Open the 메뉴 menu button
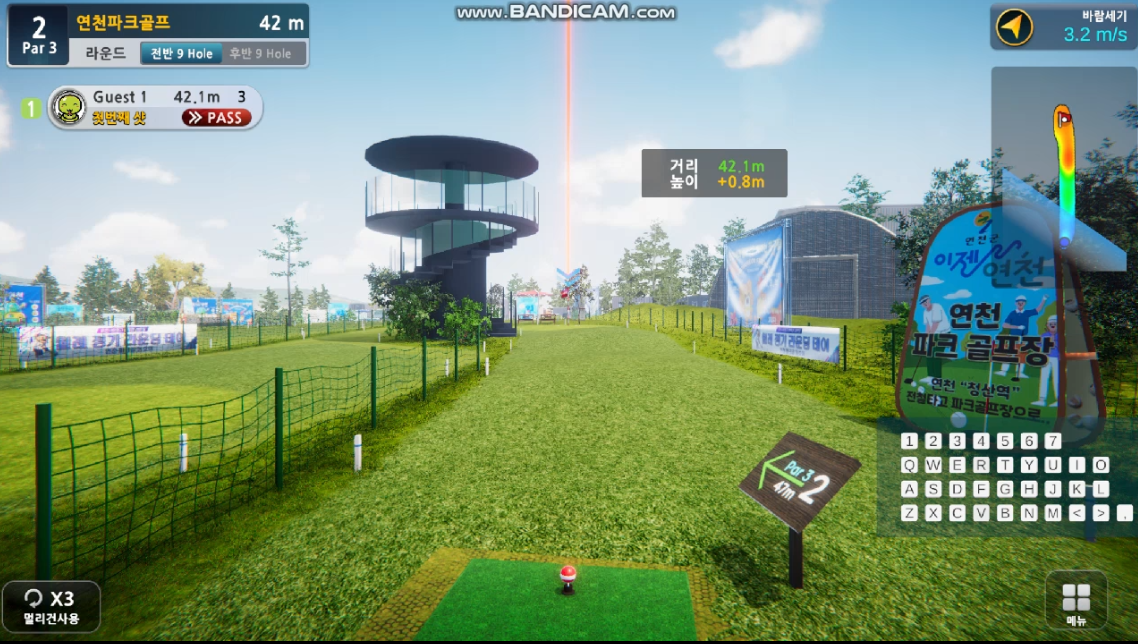This screenshot has width=1138, height=644. pos(1076,602)
